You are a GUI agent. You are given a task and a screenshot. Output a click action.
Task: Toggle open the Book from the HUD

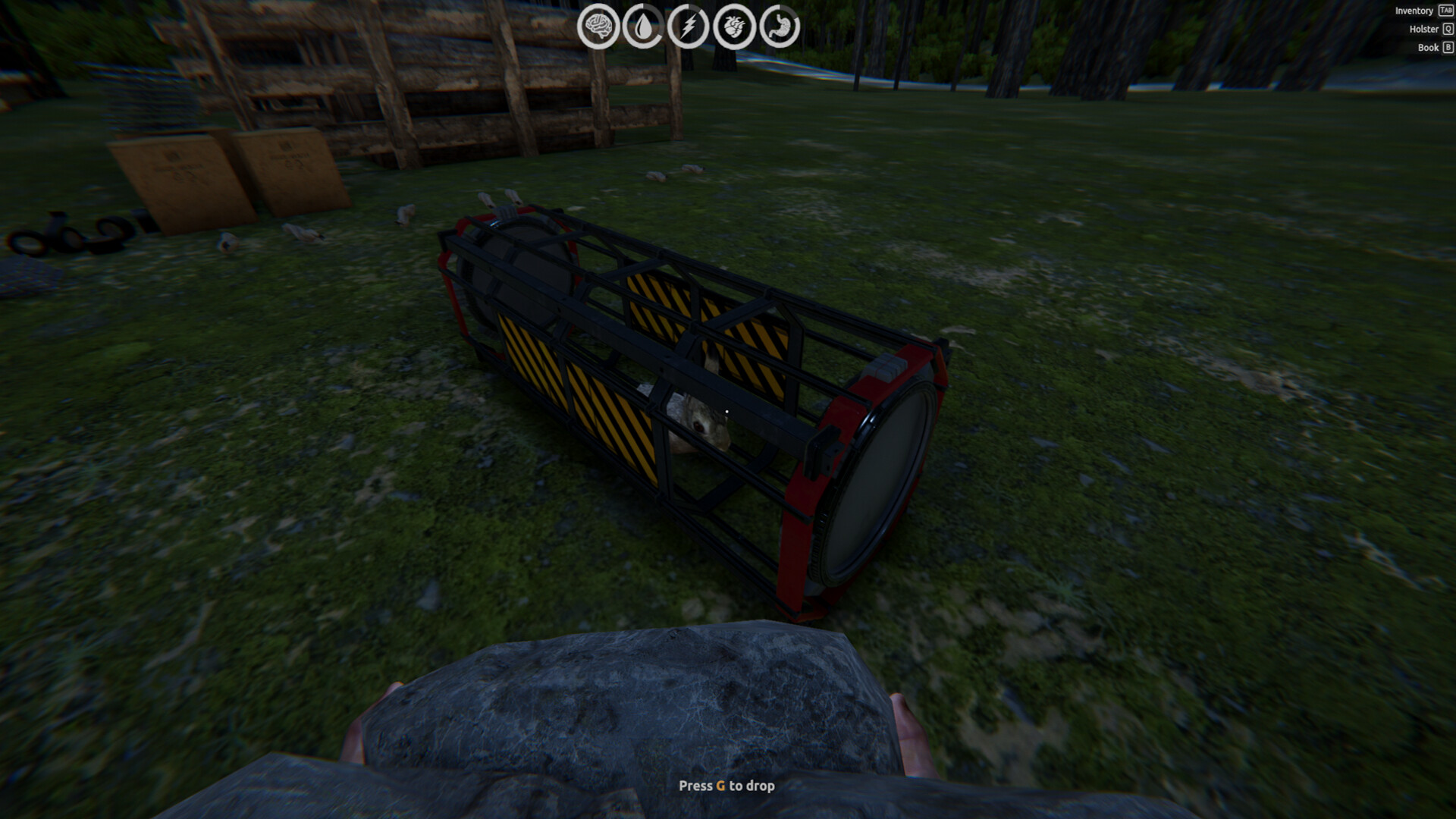click(1429, 47)
